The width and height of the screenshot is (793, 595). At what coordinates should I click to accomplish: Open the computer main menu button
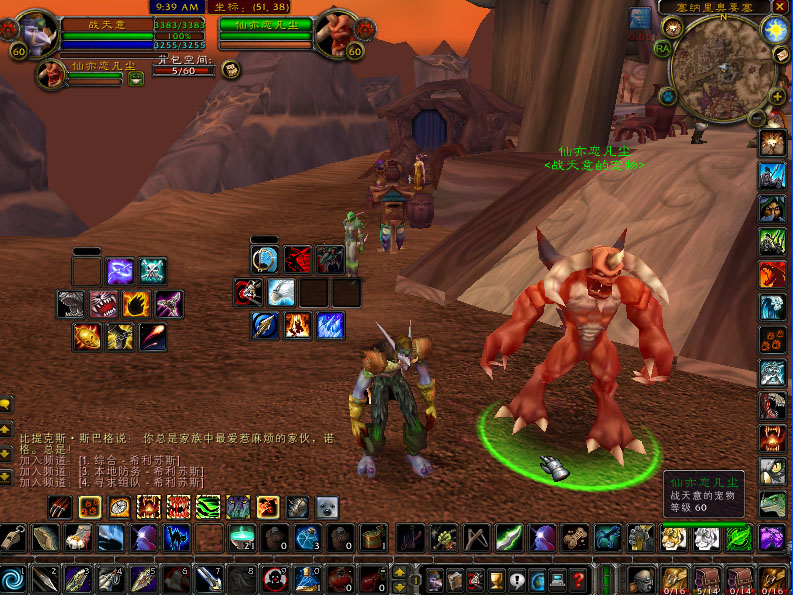point(557,579)
